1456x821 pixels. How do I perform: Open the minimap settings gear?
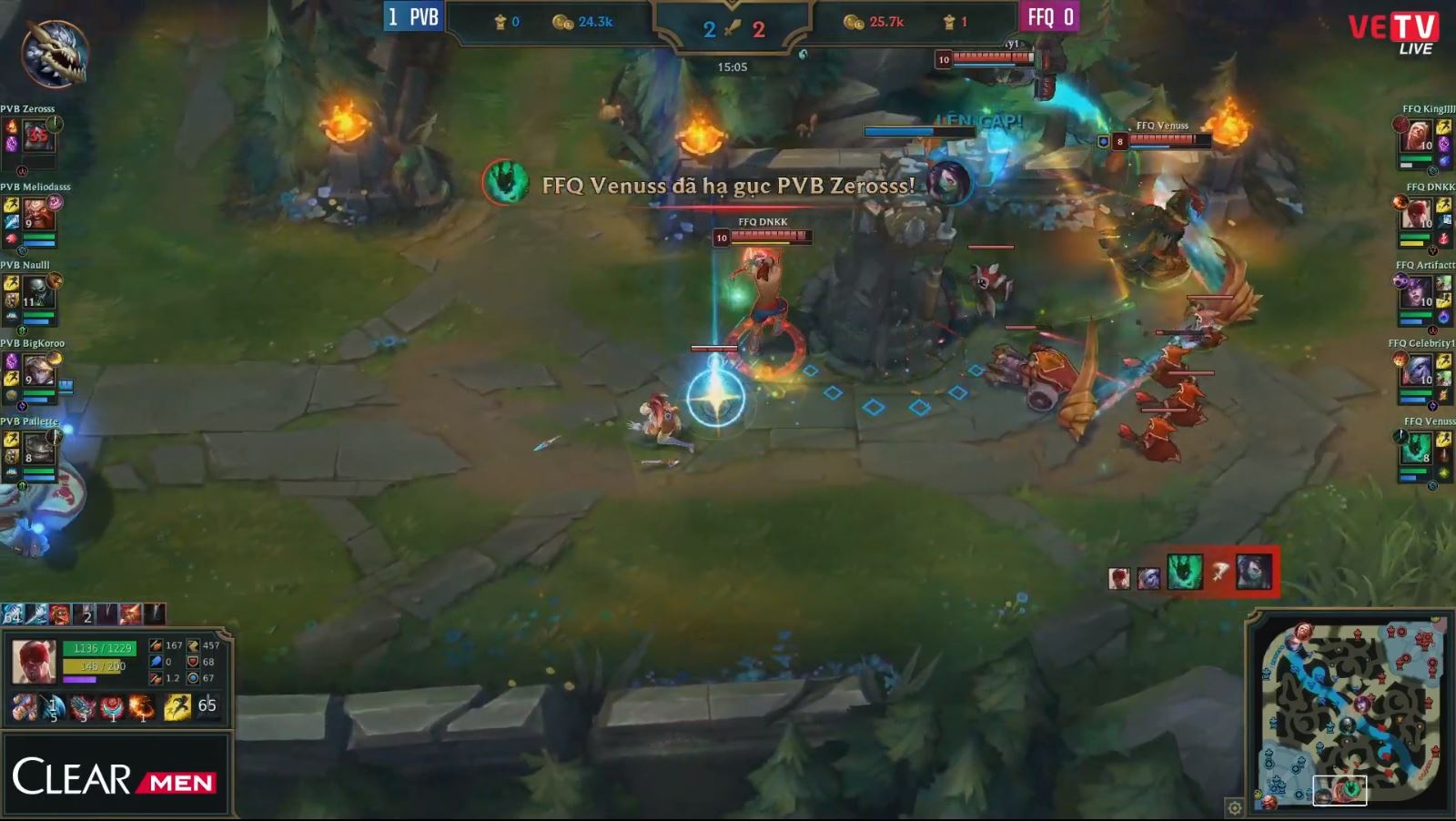pos(1234,806)
